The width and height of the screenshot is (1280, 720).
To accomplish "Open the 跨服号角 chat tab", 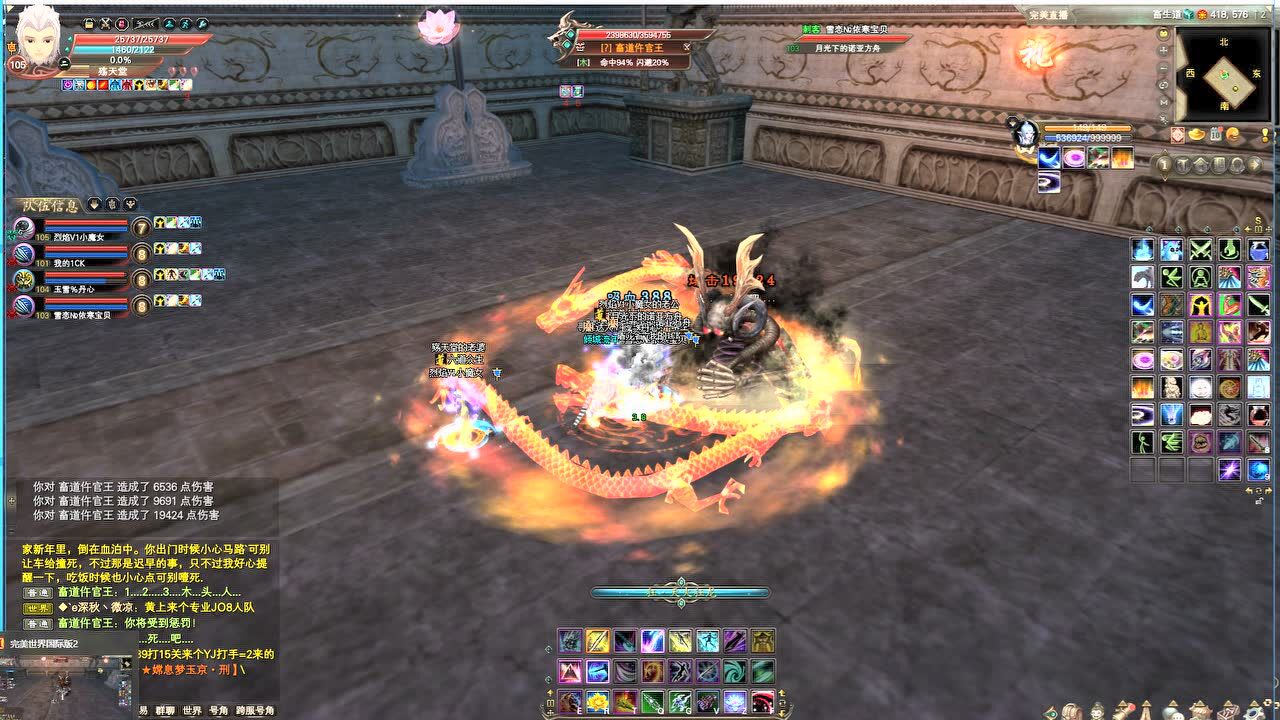I will 254,711.
